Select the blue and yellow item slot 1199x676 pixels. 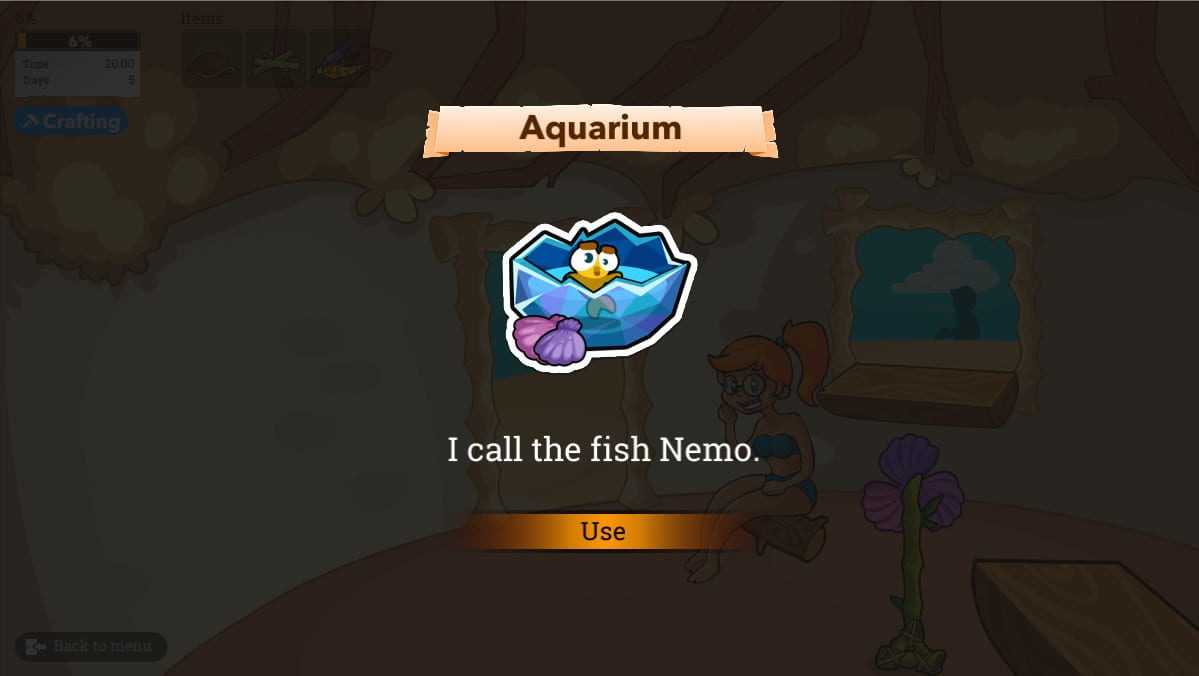click(x=338, y=60)
